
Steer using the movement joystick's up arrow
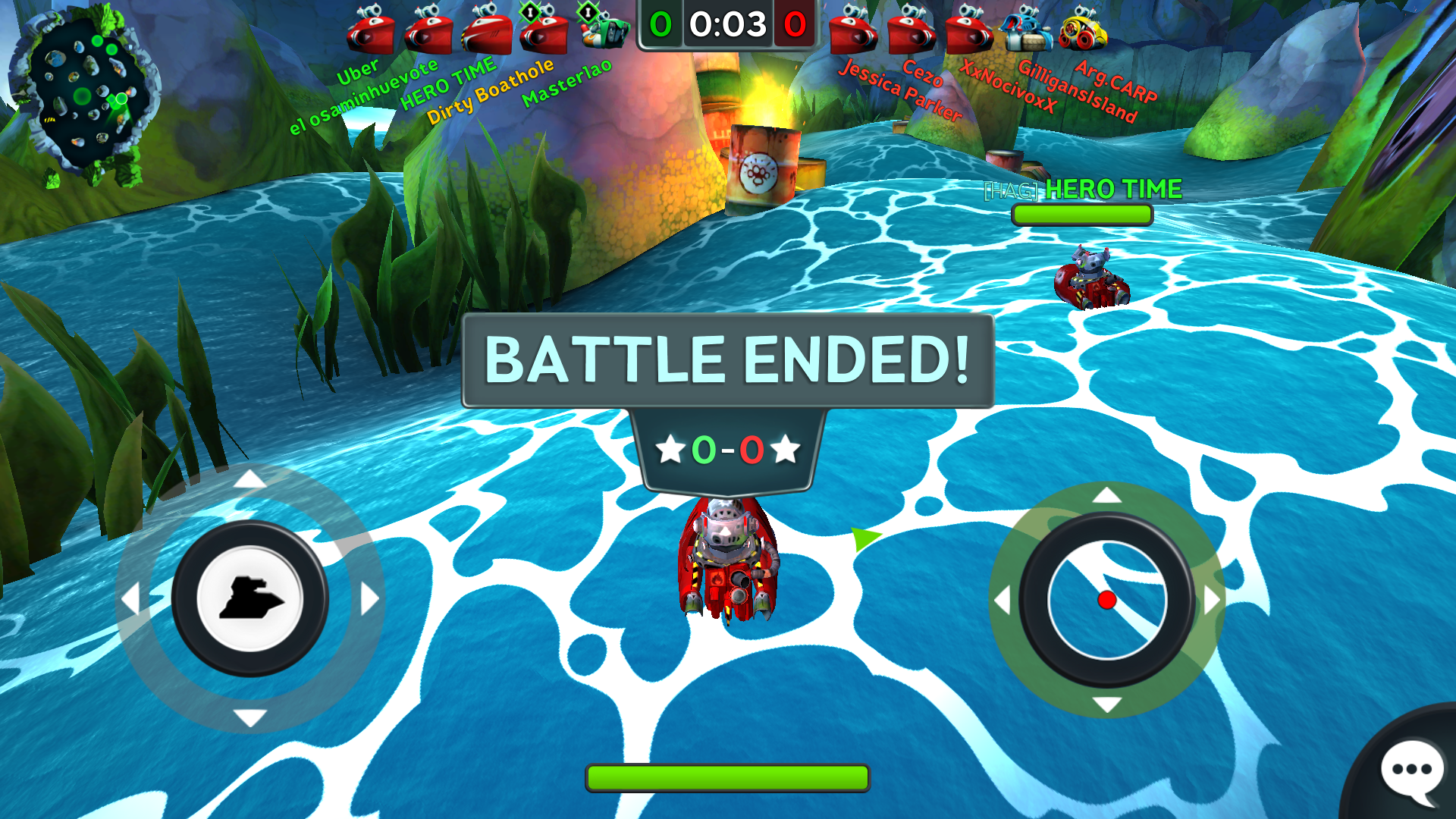tap(249, 479)
